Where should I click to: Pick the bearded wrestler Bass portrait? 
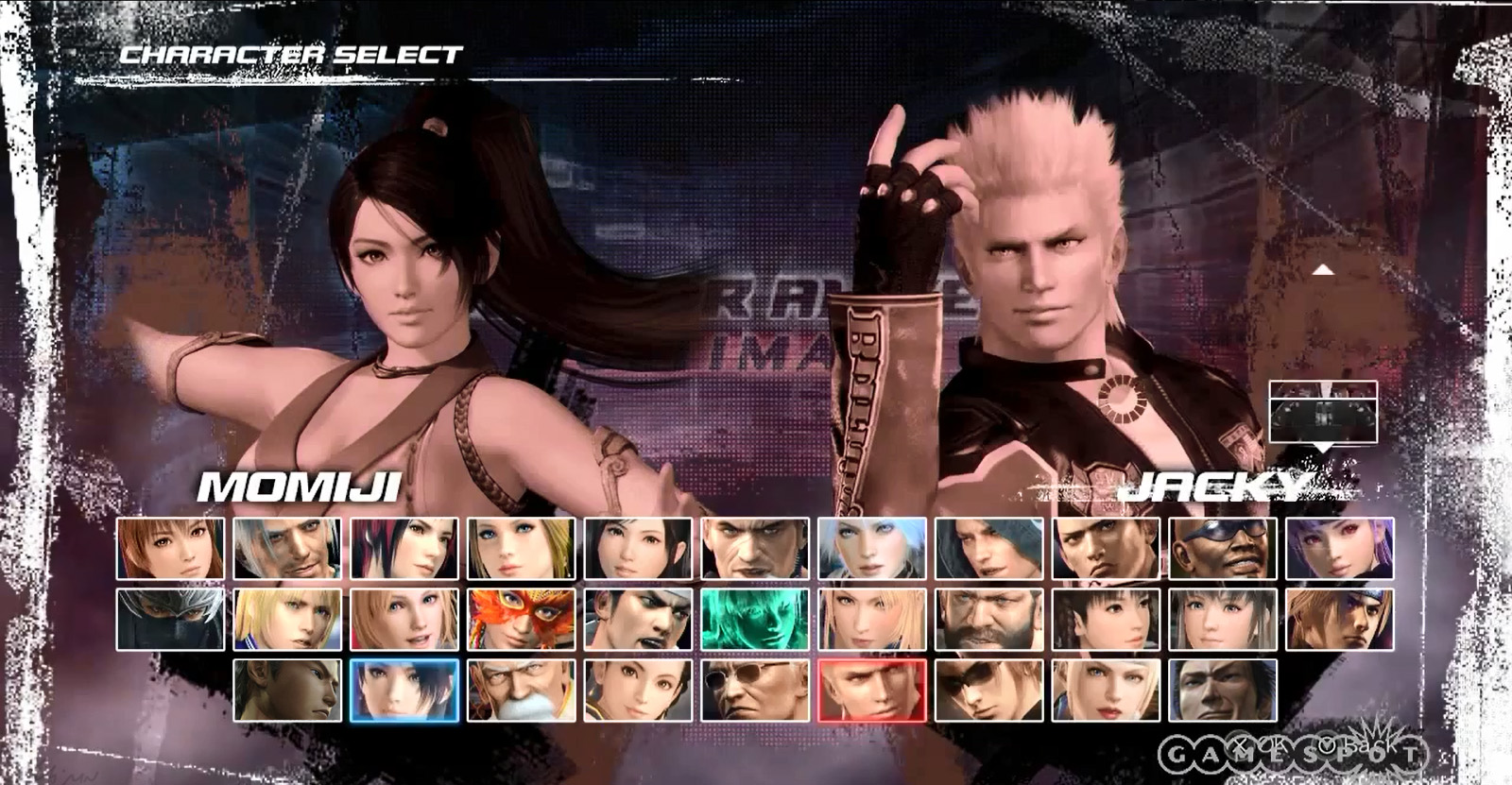click(989, 620)
